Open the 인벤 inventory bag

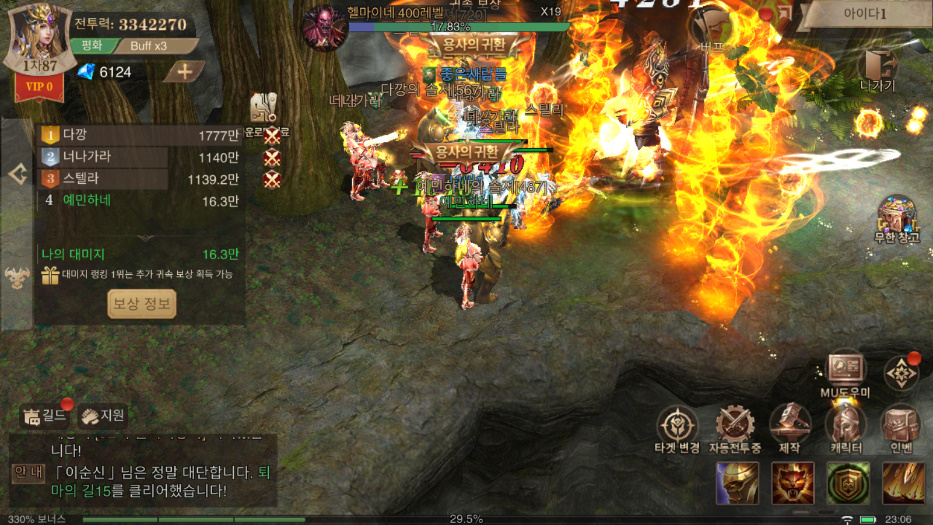point(901,429)
